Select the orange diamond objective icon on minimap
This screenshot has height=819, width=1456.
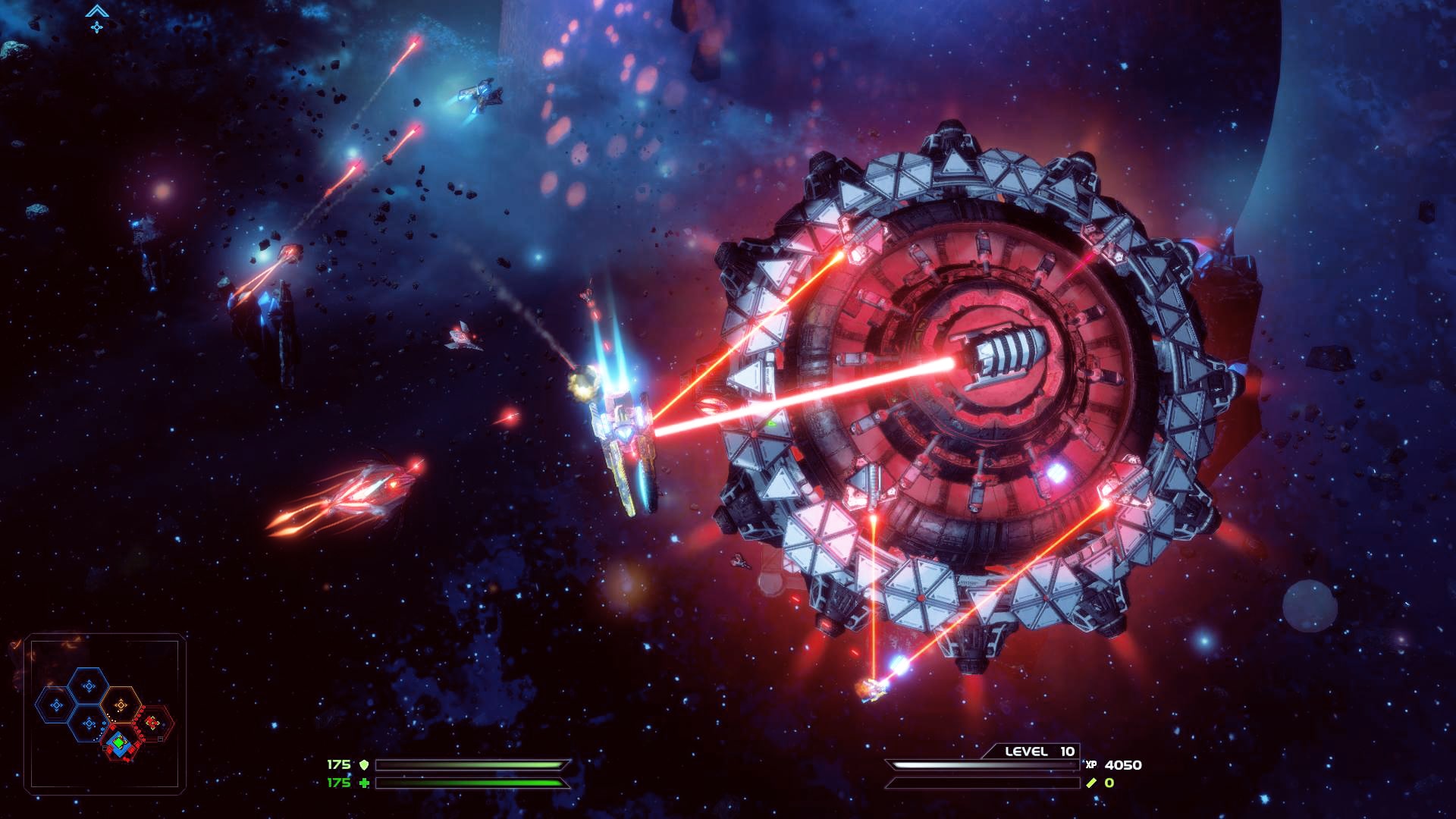point(121,704)
